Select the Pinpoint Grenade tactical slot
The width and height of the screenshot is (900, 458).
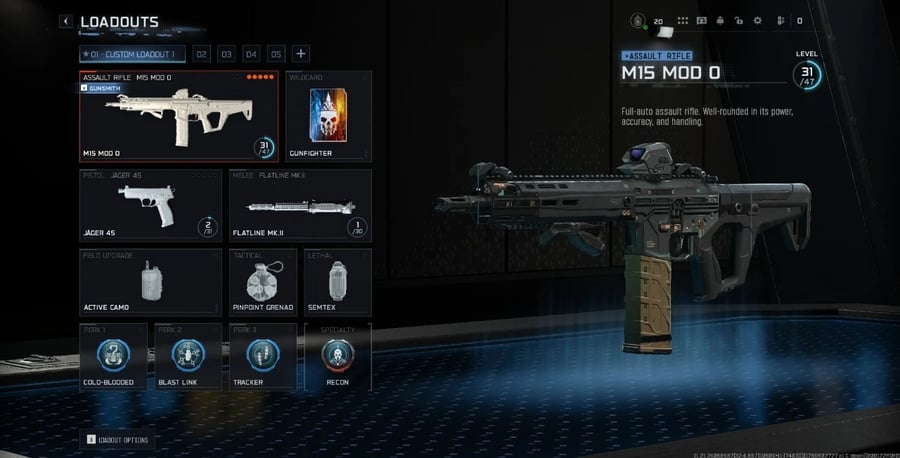(263, 283)
